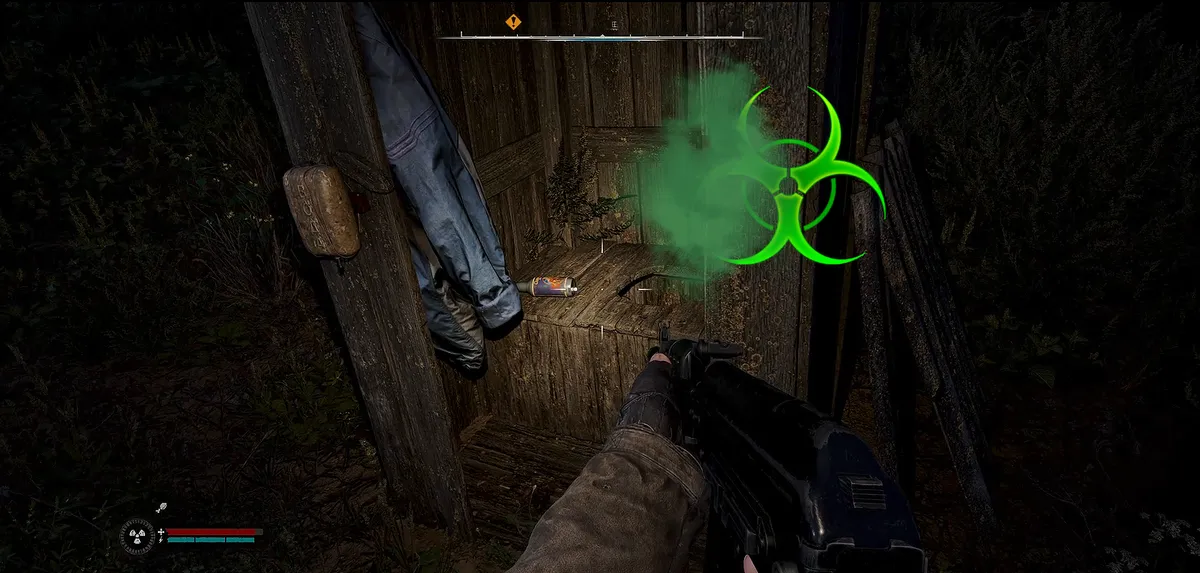This screenshot has width=1200, height=573.
Task: Select the hunger status icon above health
Action: tap(160, 509)
